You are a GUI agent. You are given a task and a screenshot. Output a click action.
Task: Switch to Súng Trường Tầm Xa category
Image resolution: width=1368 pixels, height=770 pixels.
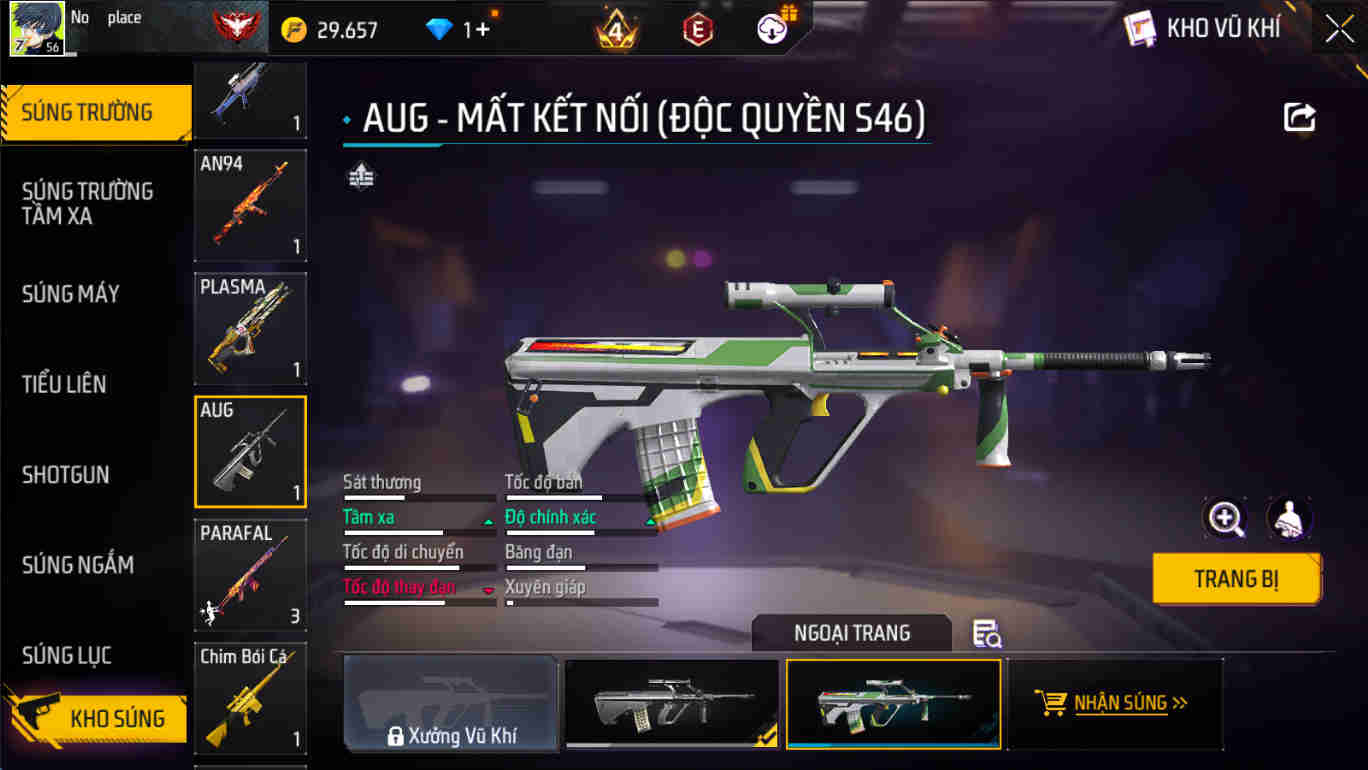click(88, 203)
